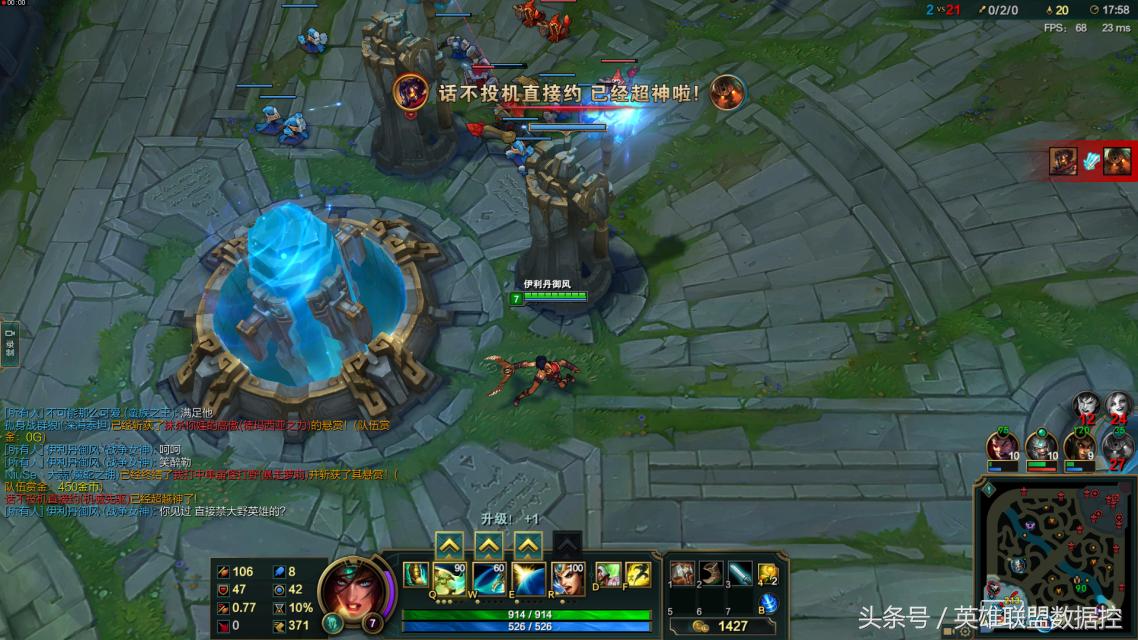The width and height of the screenshot is (1138, 640).
Task: Click the diamond button on the minimap corner
Action: point(987,488)
